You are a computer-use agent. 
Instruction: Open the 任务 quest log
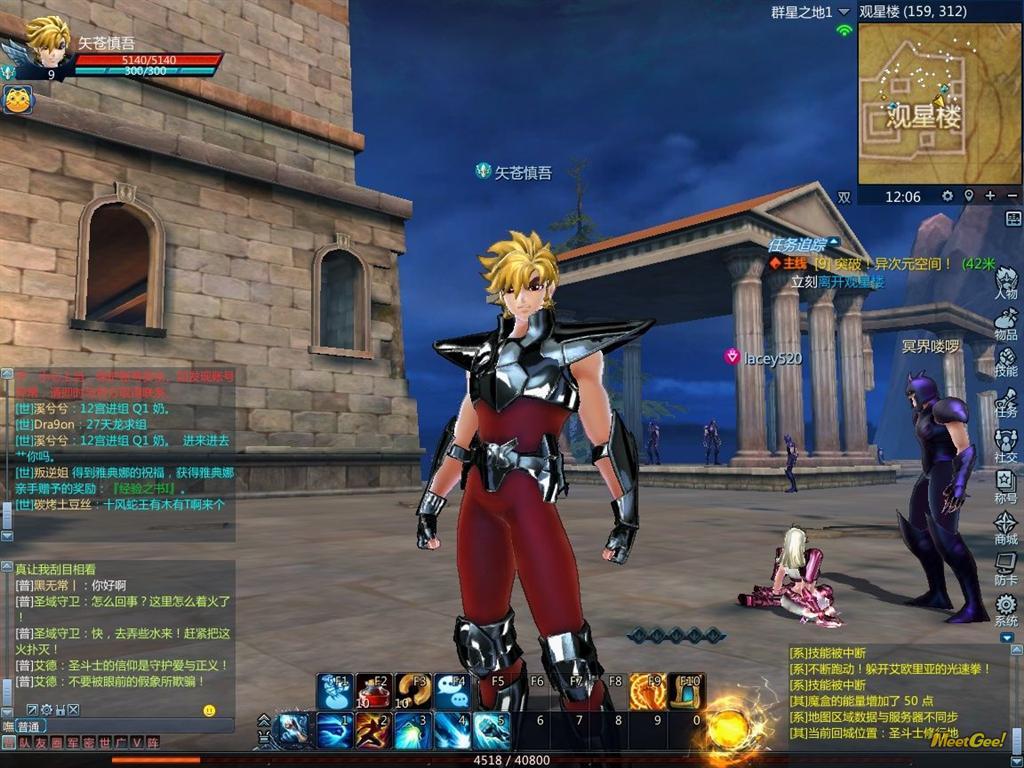pyautogui.click(x=1006, y=400)
